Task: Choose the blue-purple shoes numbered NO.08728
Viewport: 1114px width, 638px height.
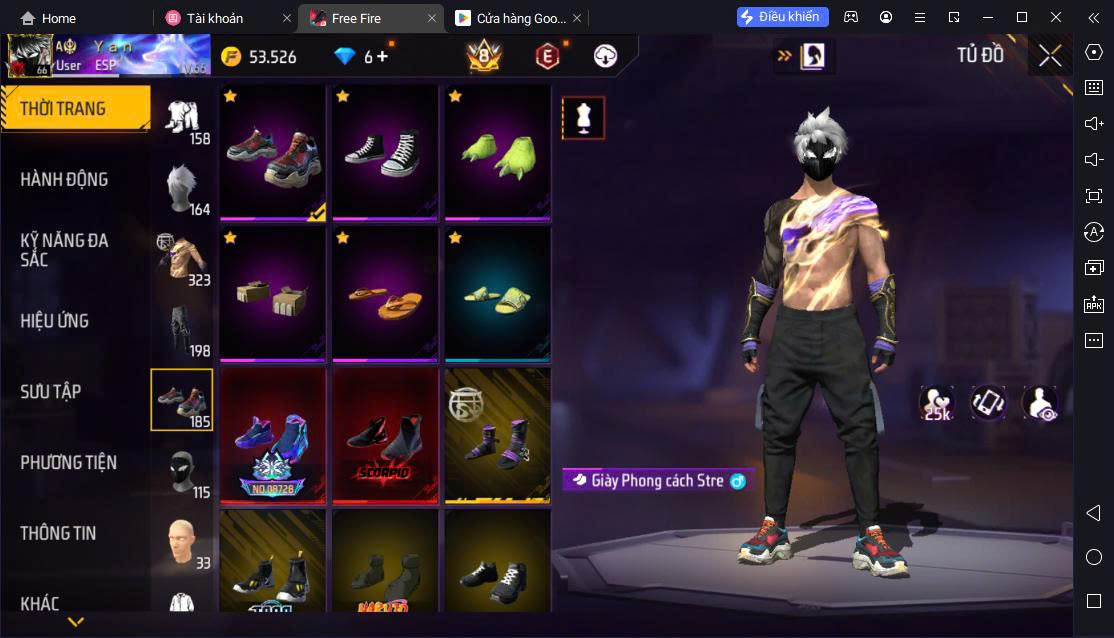Action: click(272, 435)
